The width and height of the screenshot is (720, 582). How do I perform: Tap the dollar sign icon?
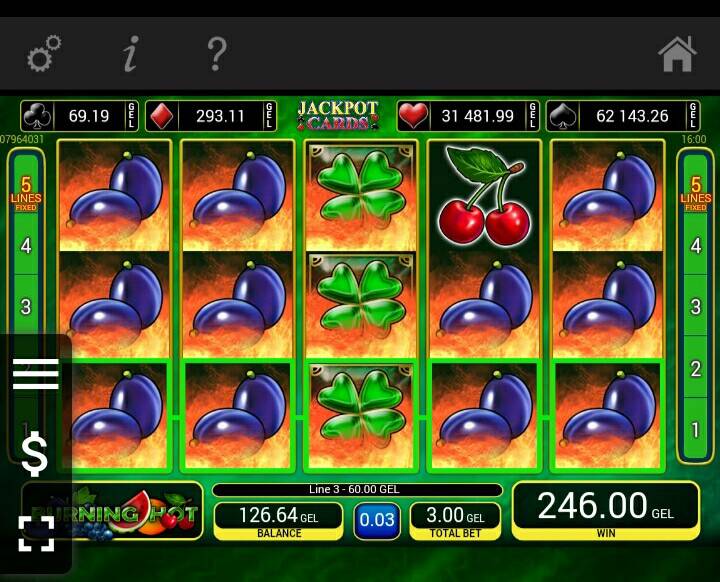[35, 455]
